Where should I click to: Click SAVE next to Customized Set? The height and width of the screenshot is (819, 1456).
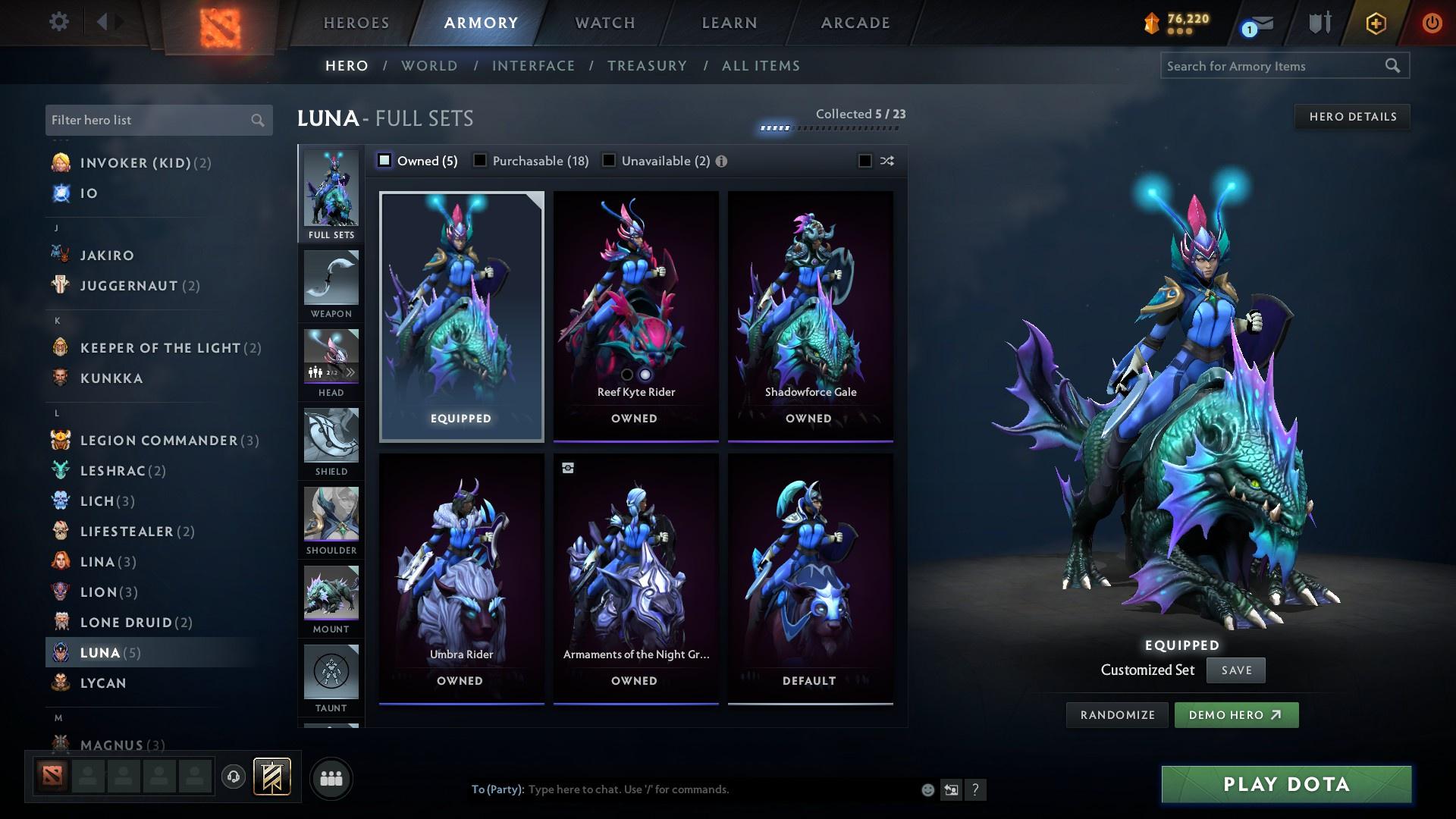(x=1235, y=670)
